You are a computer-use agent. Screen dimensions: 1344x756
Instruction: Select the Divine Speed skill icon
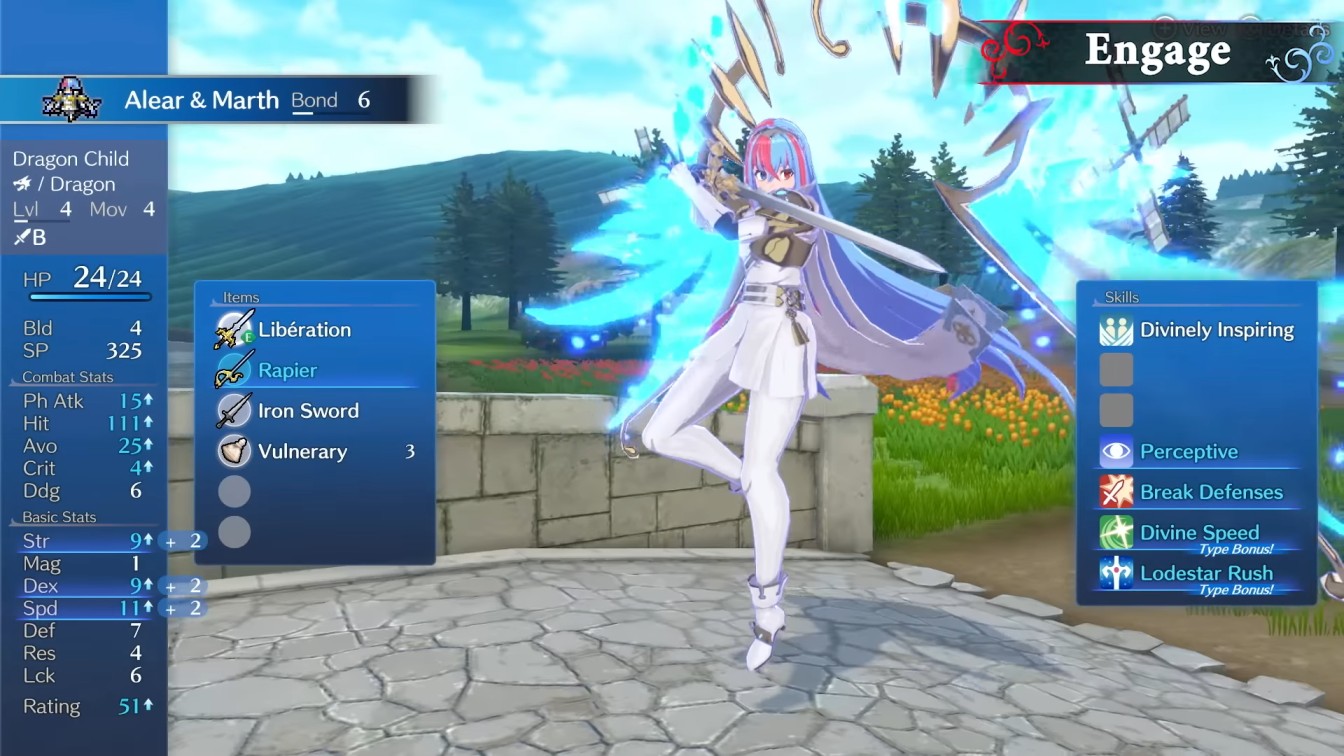(1115, 531)
